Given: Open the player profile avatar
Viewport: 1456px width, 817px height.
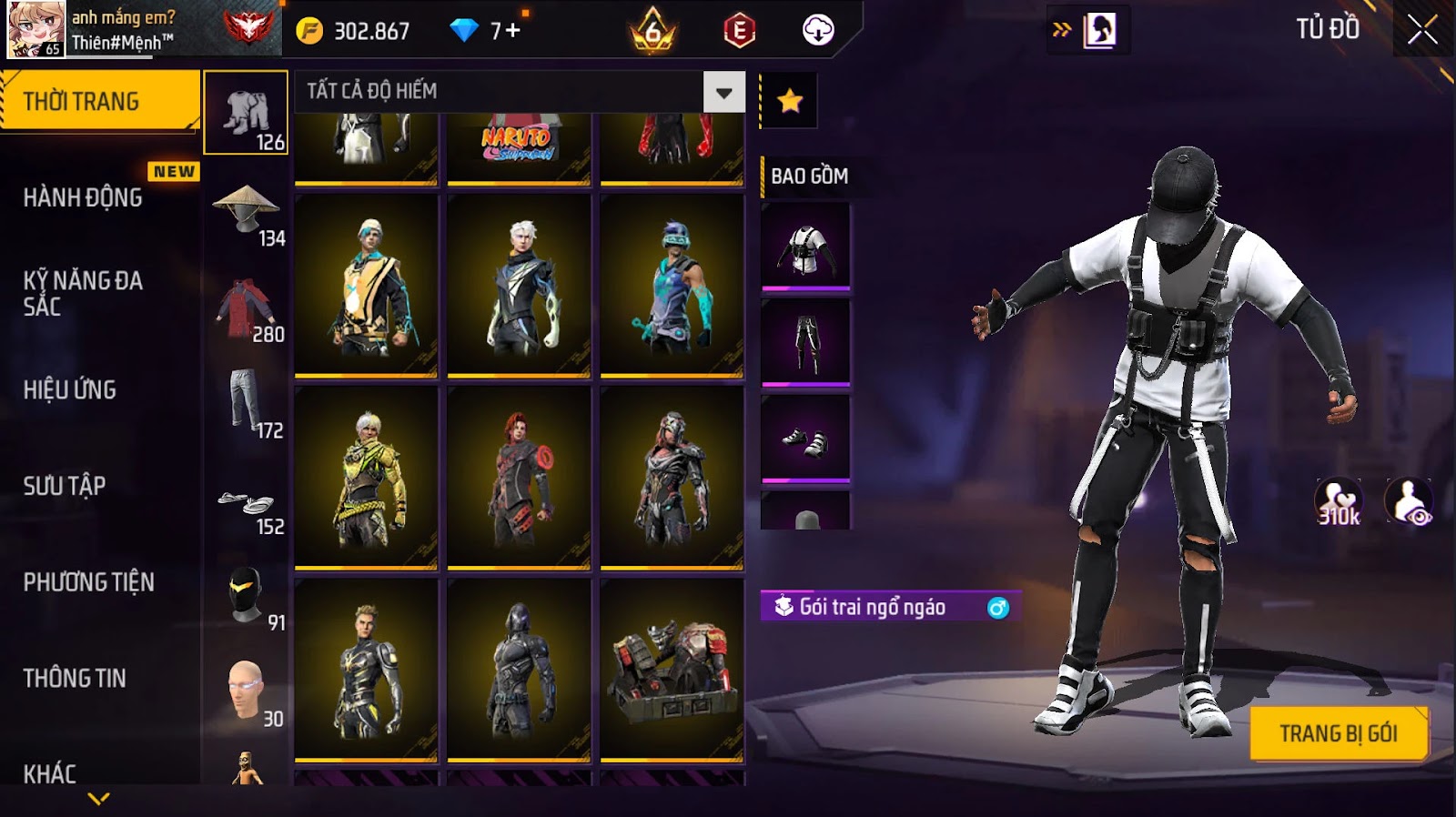Looking at the screenshot, I should 36,29.
